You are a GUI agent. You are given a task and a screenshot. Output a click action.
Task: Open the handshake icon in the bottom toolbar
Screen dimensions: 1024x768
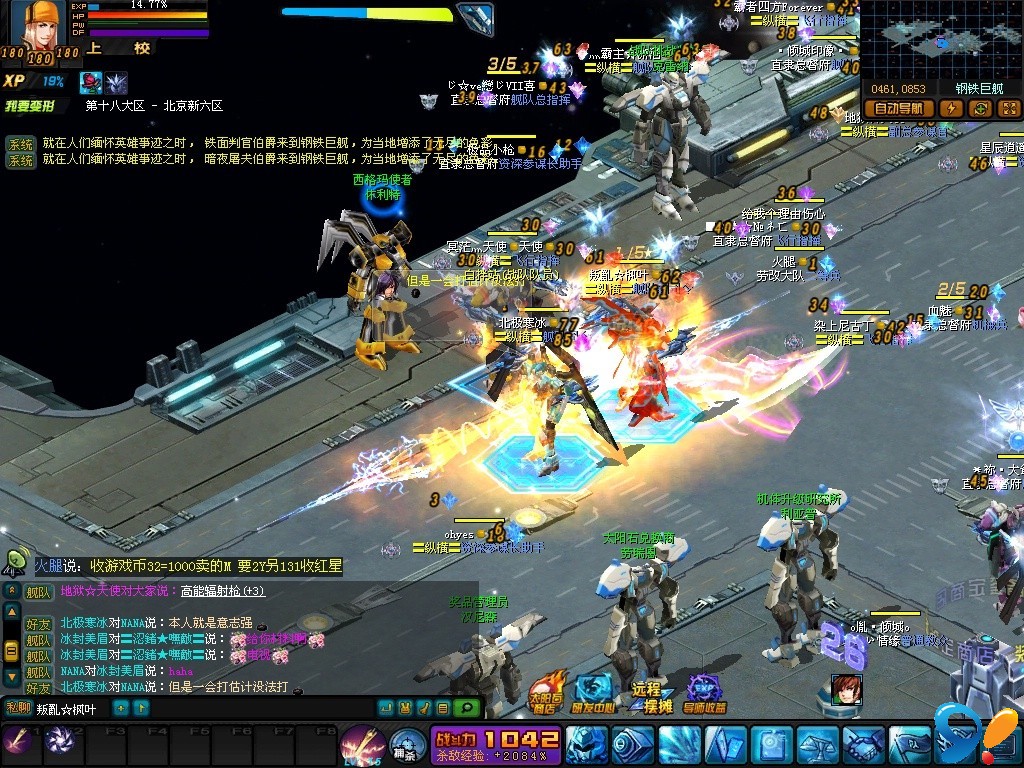pos(863,746)
